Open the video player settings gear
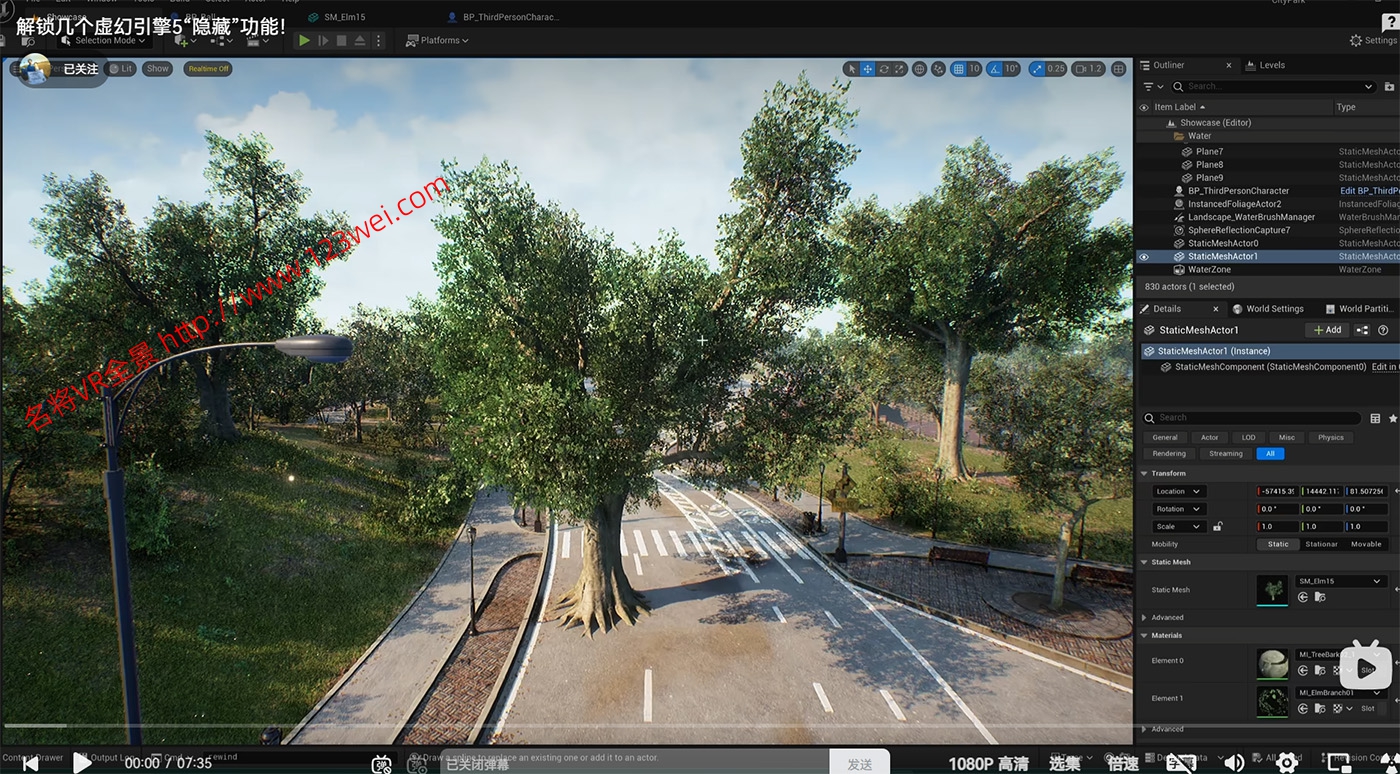Image resolution: width=1400 pixels, height=774 pixels. point(1287,762)
